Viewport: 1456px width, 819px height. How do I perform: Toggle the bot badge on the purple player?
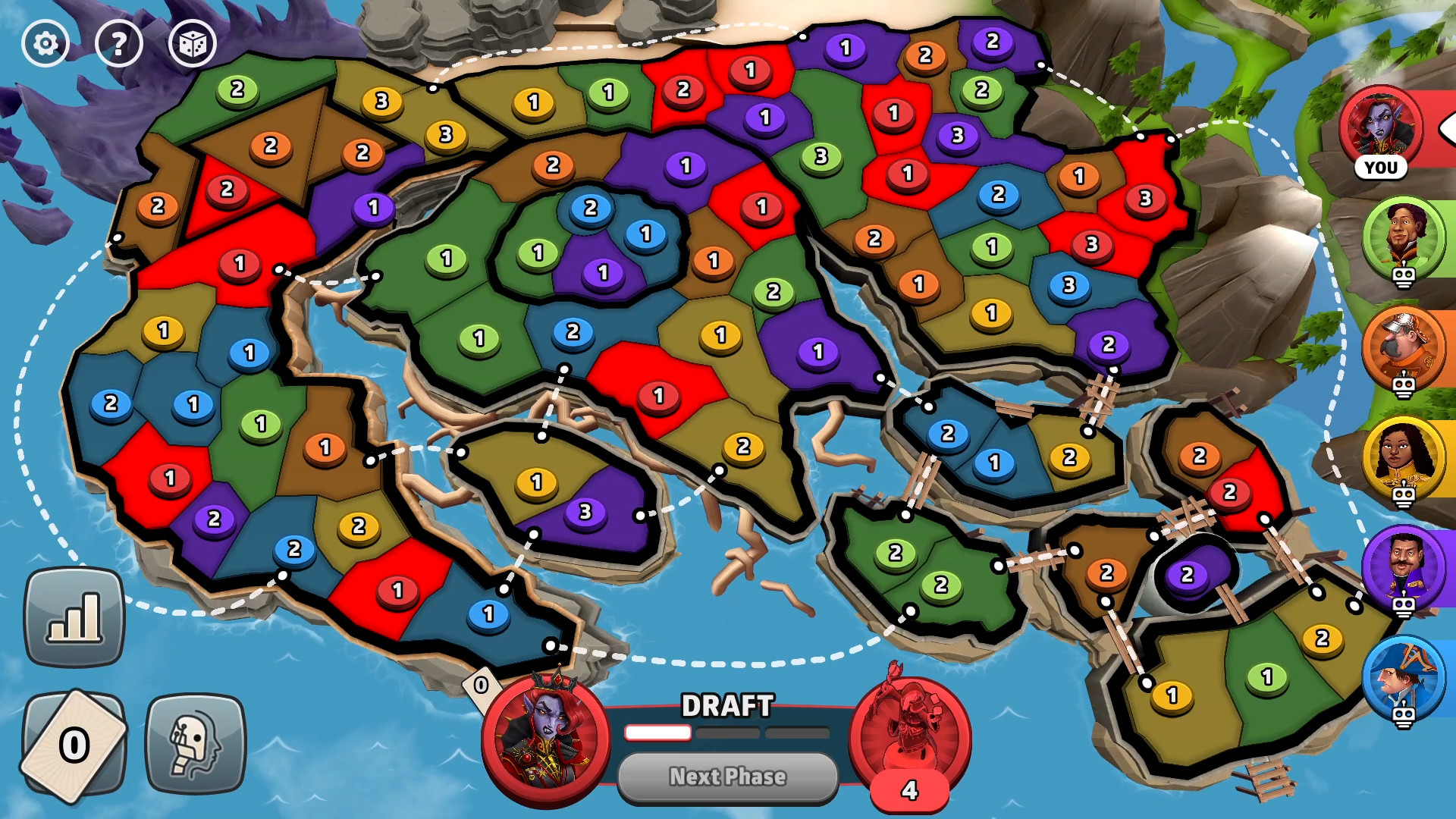coord(1402,608)
